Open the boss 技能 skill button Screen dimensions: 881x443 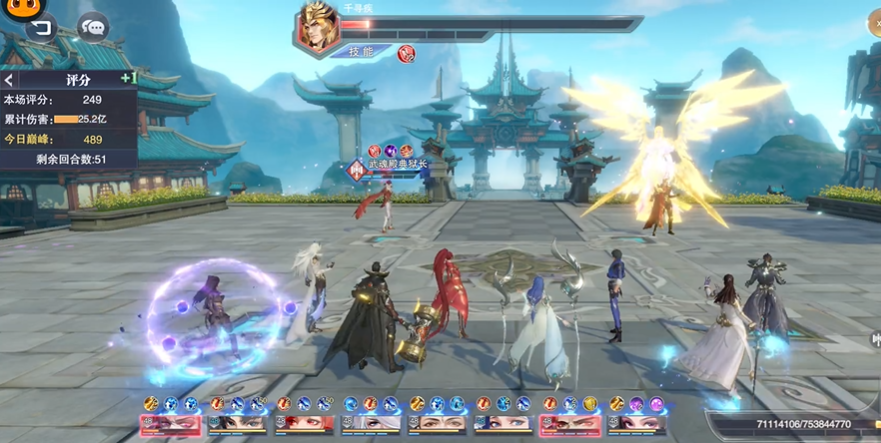pos(361,51)
